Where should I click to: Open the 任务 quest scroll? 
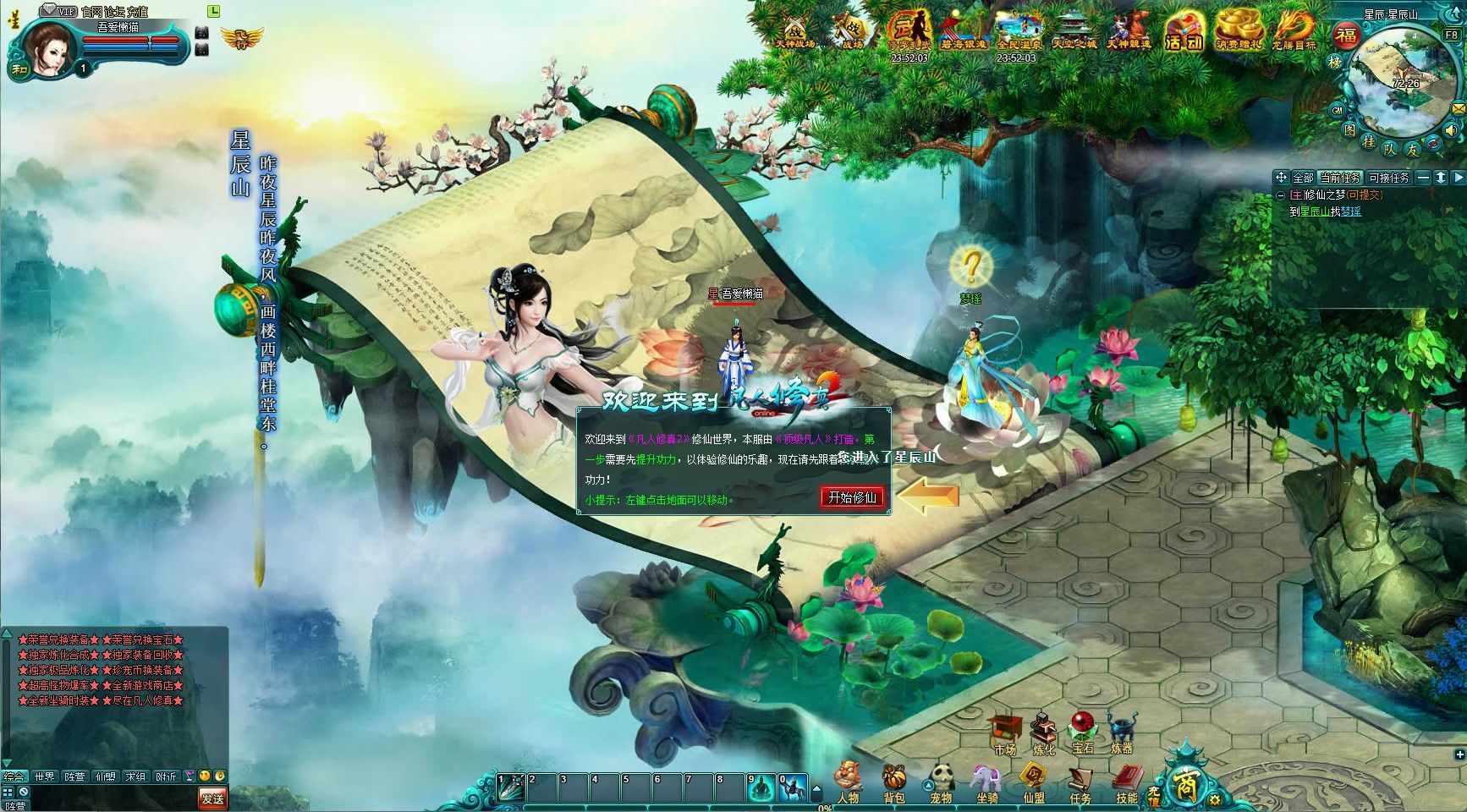[1080, 779]
